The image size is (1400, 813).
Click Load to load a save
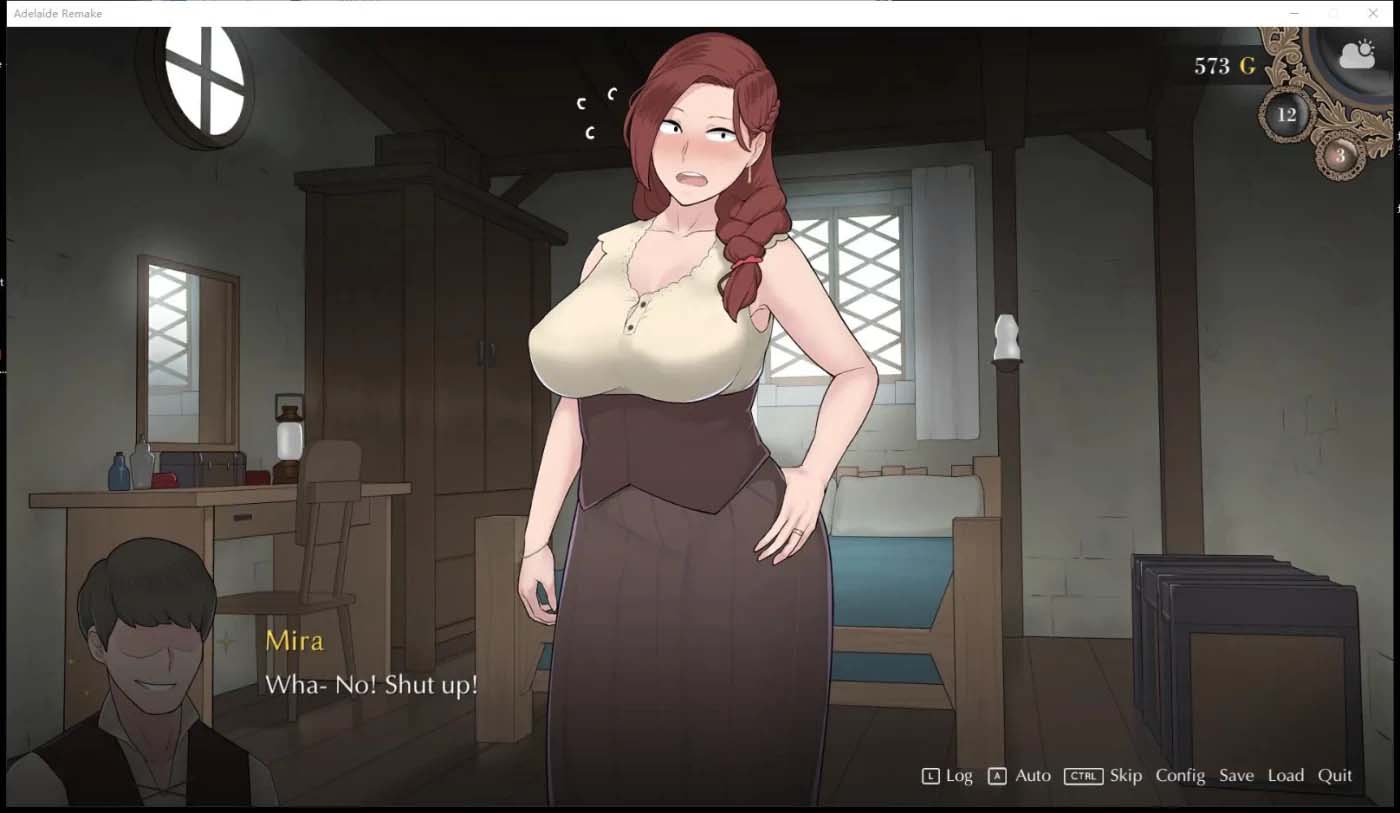1286,775
